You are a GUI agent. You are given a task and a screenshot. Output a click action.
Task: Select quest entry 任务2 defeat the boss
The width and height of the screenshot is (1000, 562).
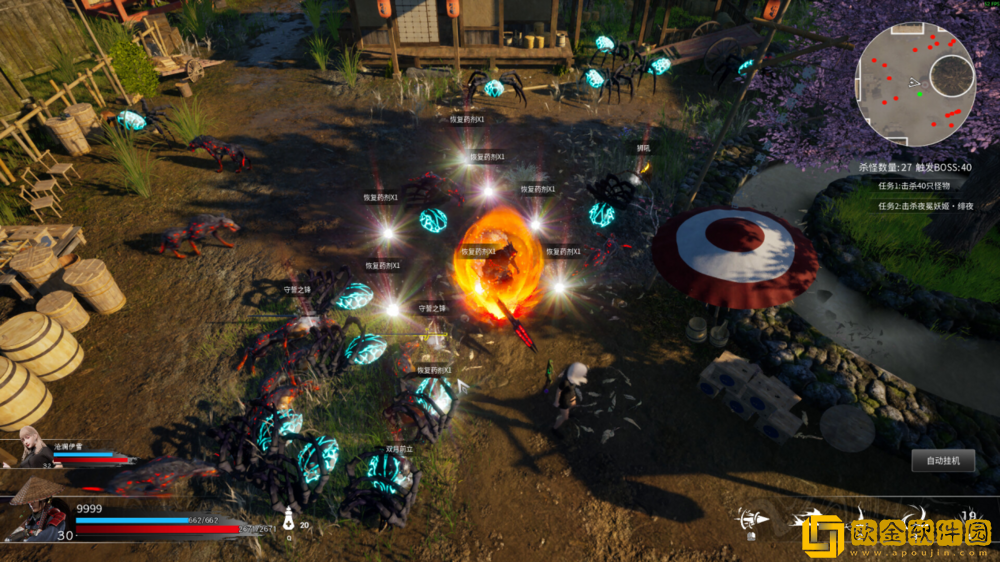[926, 206]
